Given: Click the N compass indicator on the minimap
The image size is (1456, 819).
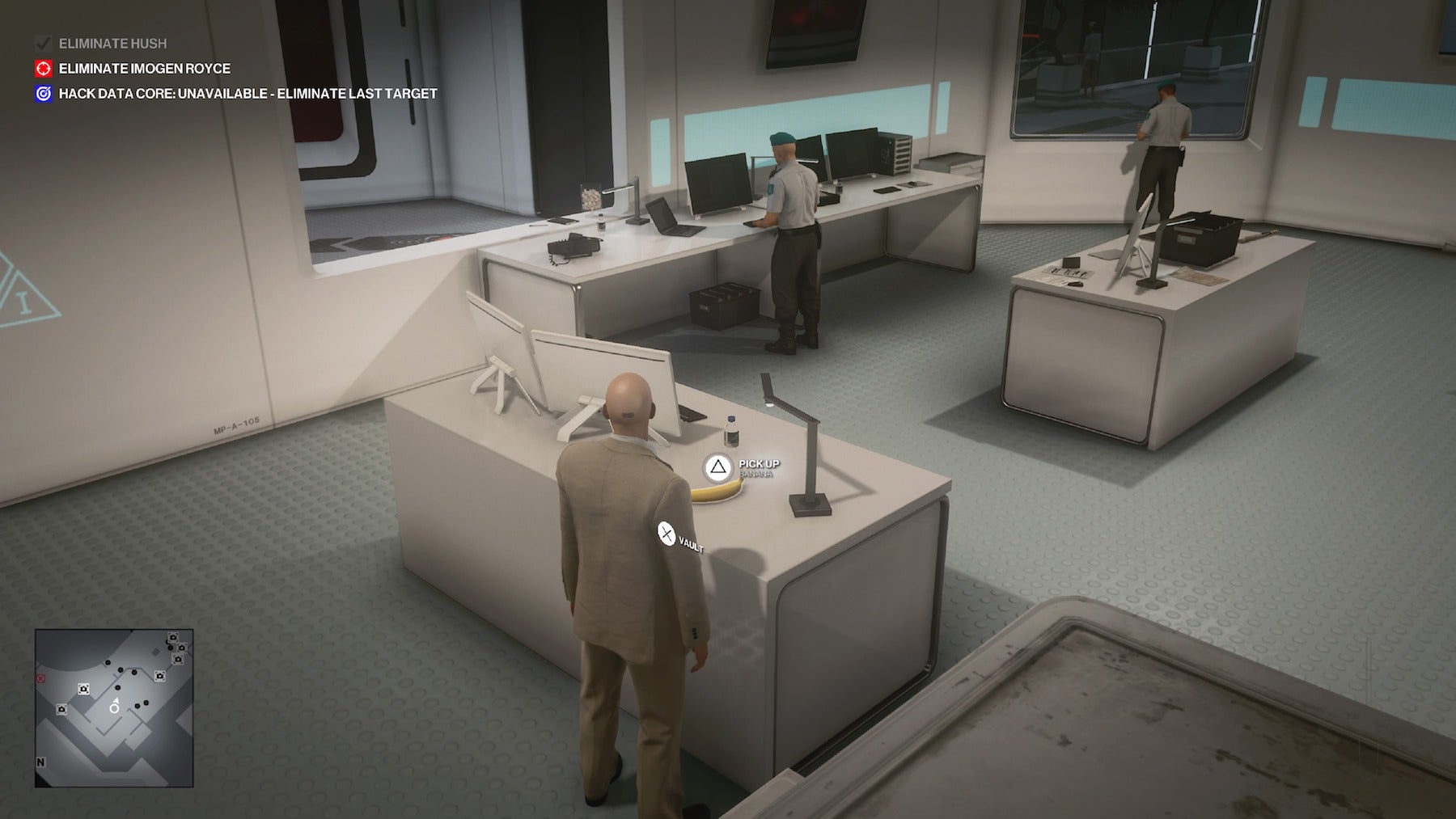Looking at the screenshot, I should 40,762.
